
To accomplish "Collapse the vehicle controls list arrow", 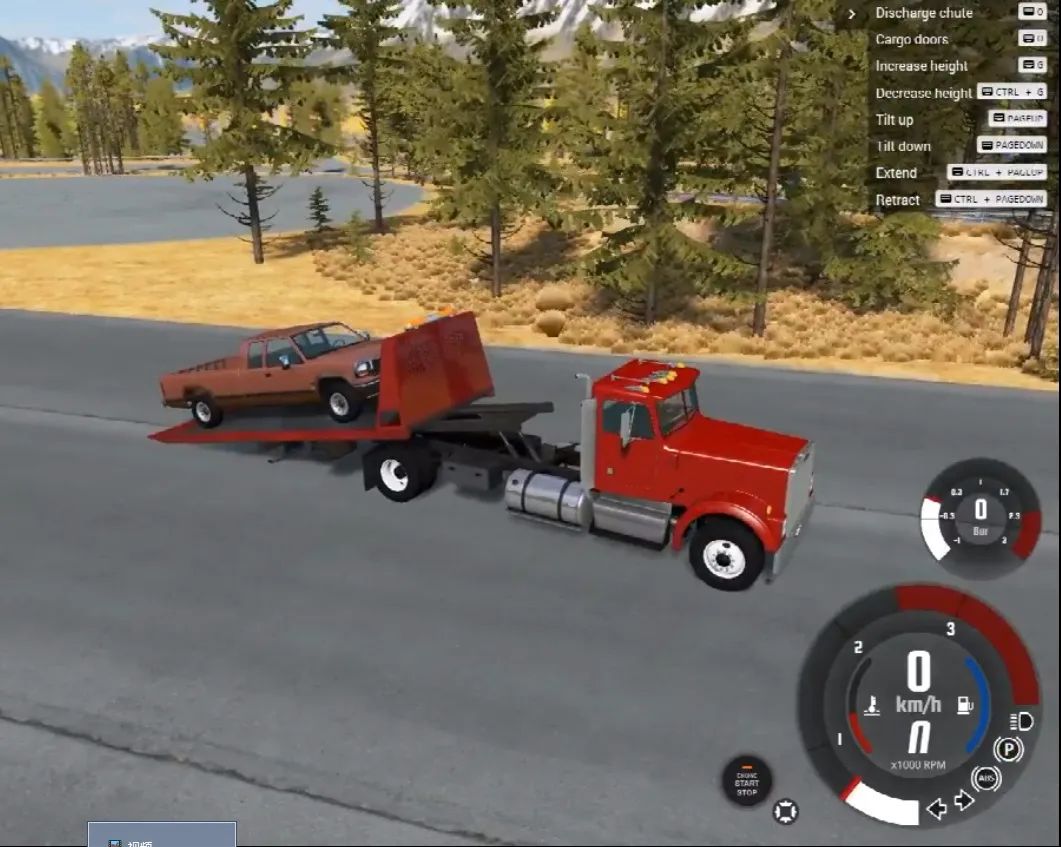I will pyautogui.click(x=852, y=14).
